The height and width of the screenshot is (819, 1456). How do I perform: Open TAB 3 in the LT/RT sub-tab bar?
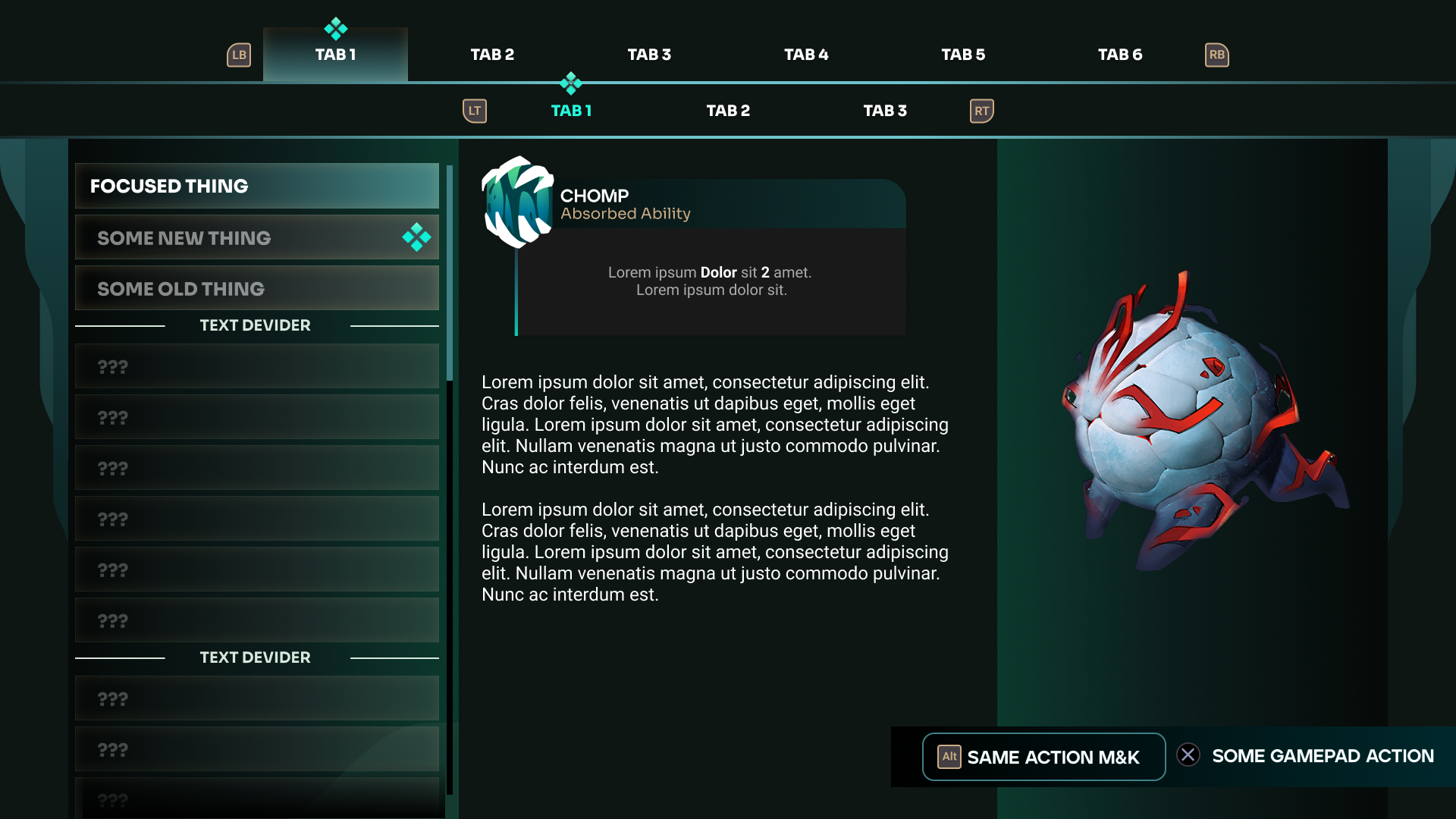pyautogui.click(x=885, y=111)
